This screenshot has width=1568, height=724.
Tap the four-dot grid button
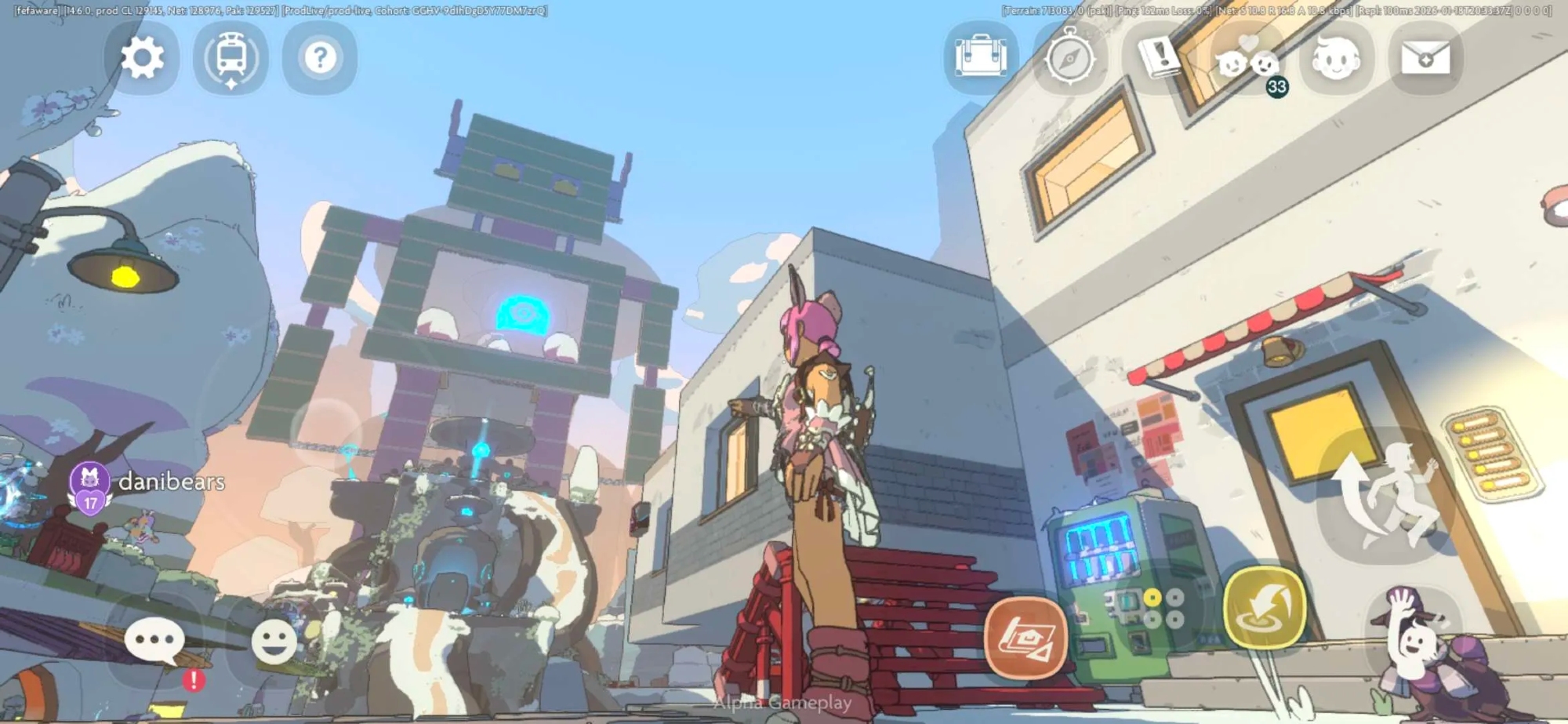[x=1163, y=609]
